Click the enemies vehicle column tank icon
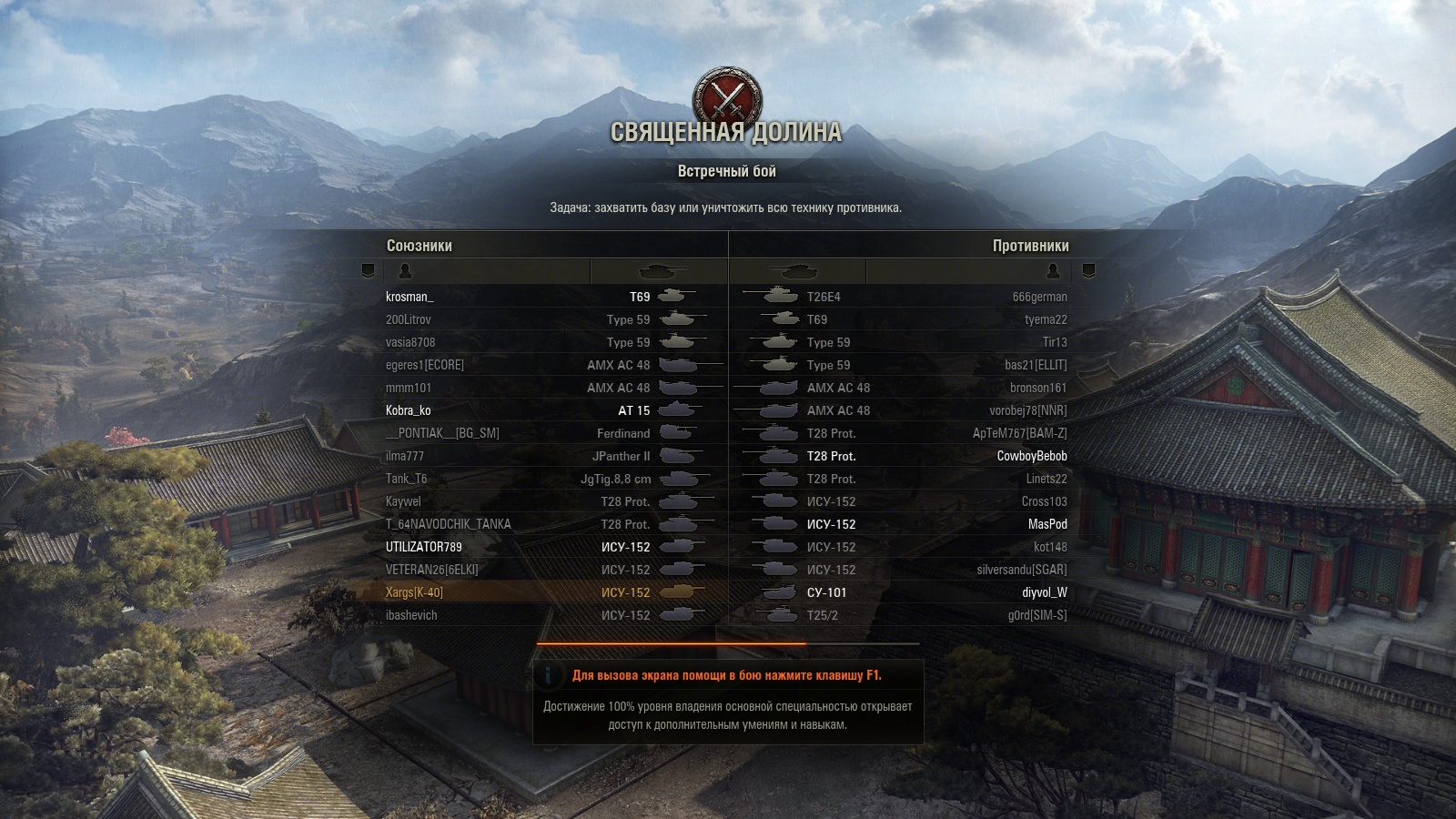The width and height of the screenshot is (1456, 819). 794,271
